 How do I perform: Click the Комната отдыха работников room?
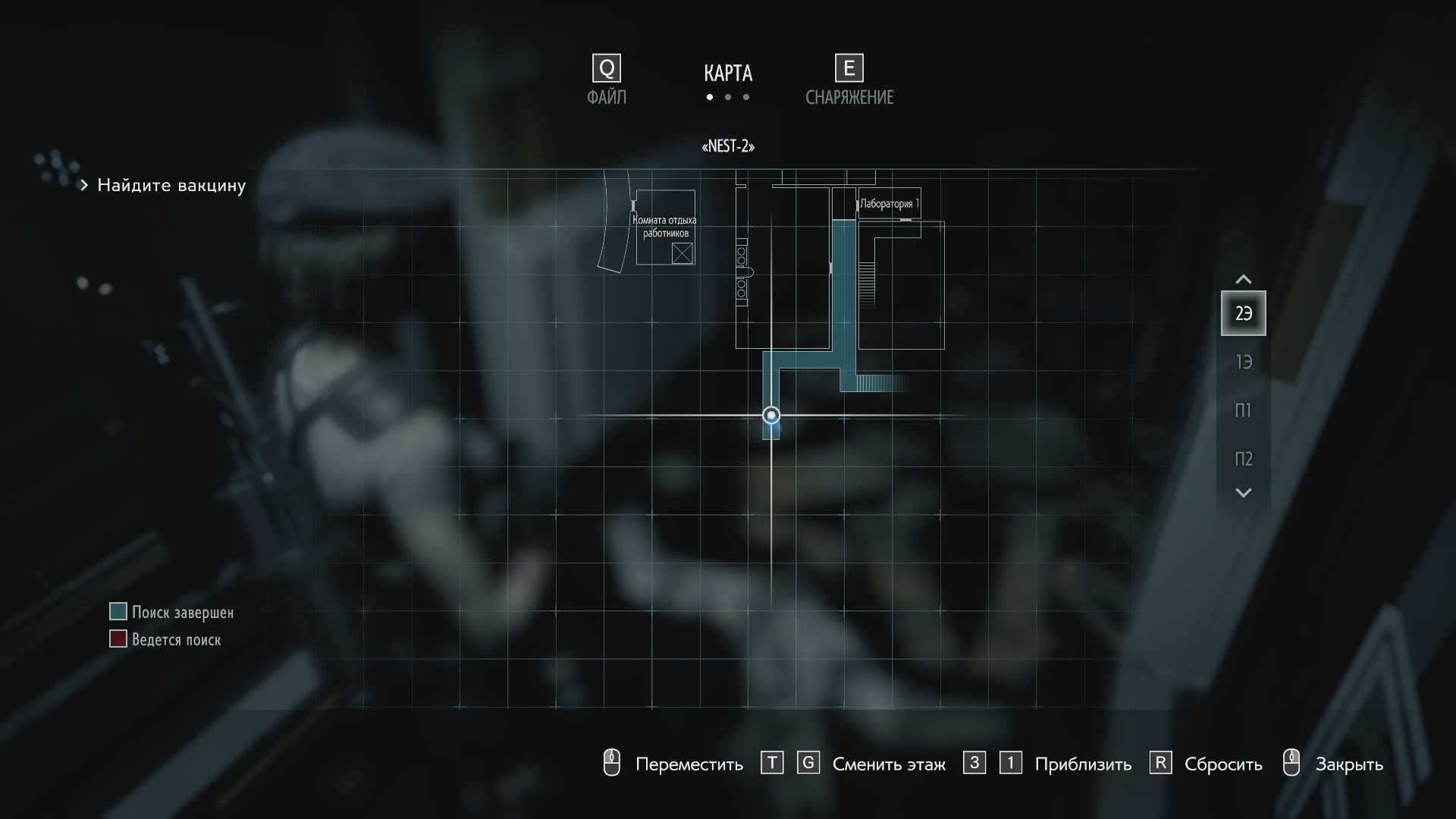point(665,227)
